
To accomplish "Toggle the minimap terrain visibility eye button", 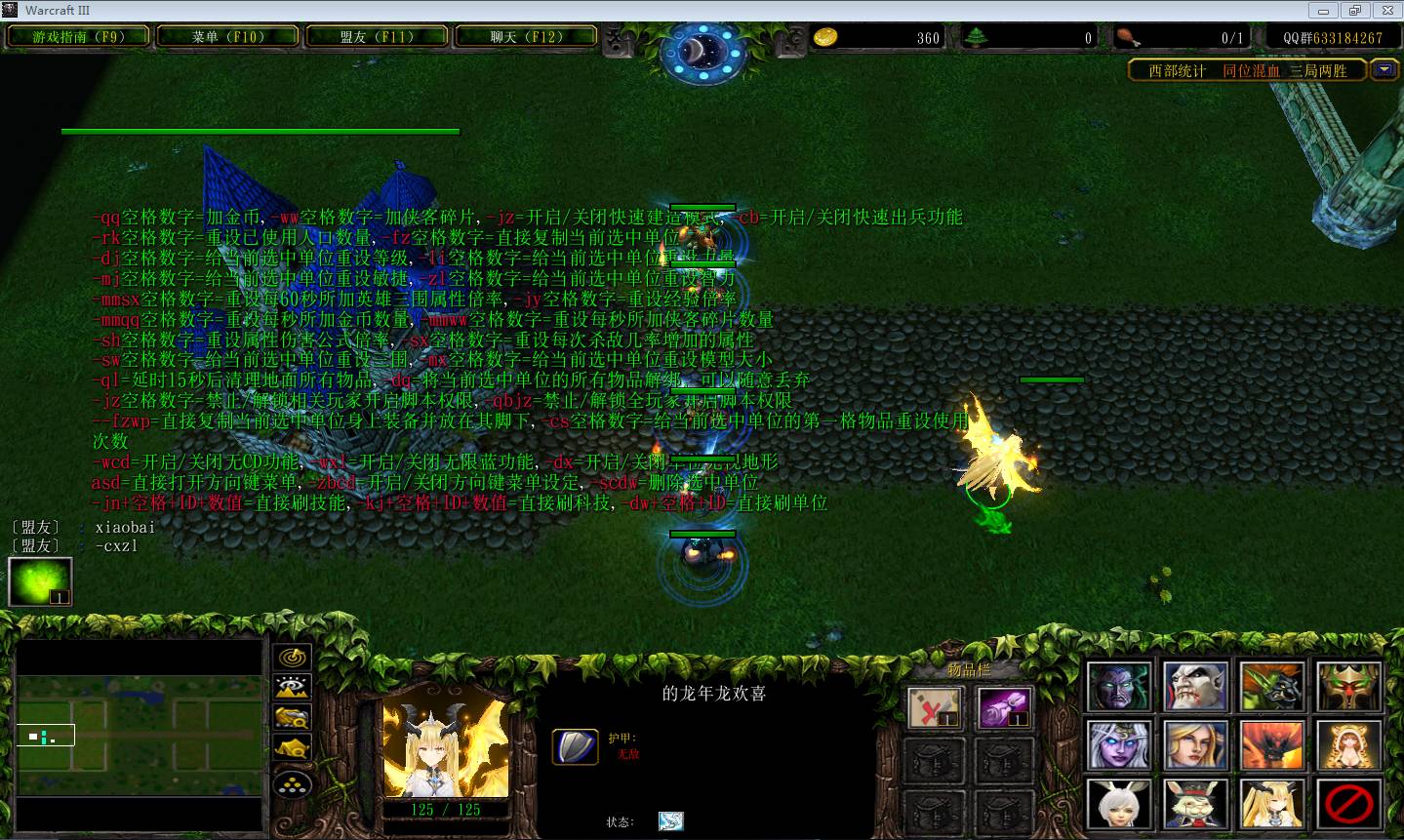I will point(293,688).
